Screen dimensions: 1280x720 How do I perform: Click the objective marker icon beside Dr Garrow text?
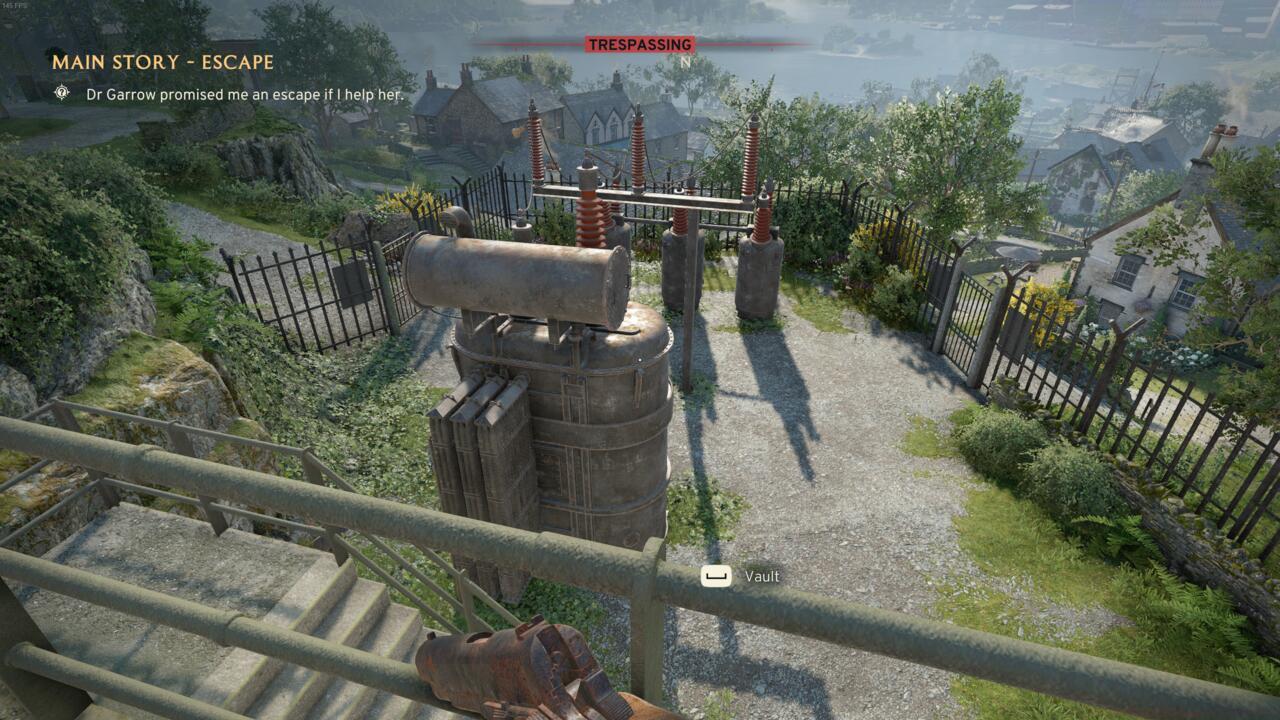point(63,93)
